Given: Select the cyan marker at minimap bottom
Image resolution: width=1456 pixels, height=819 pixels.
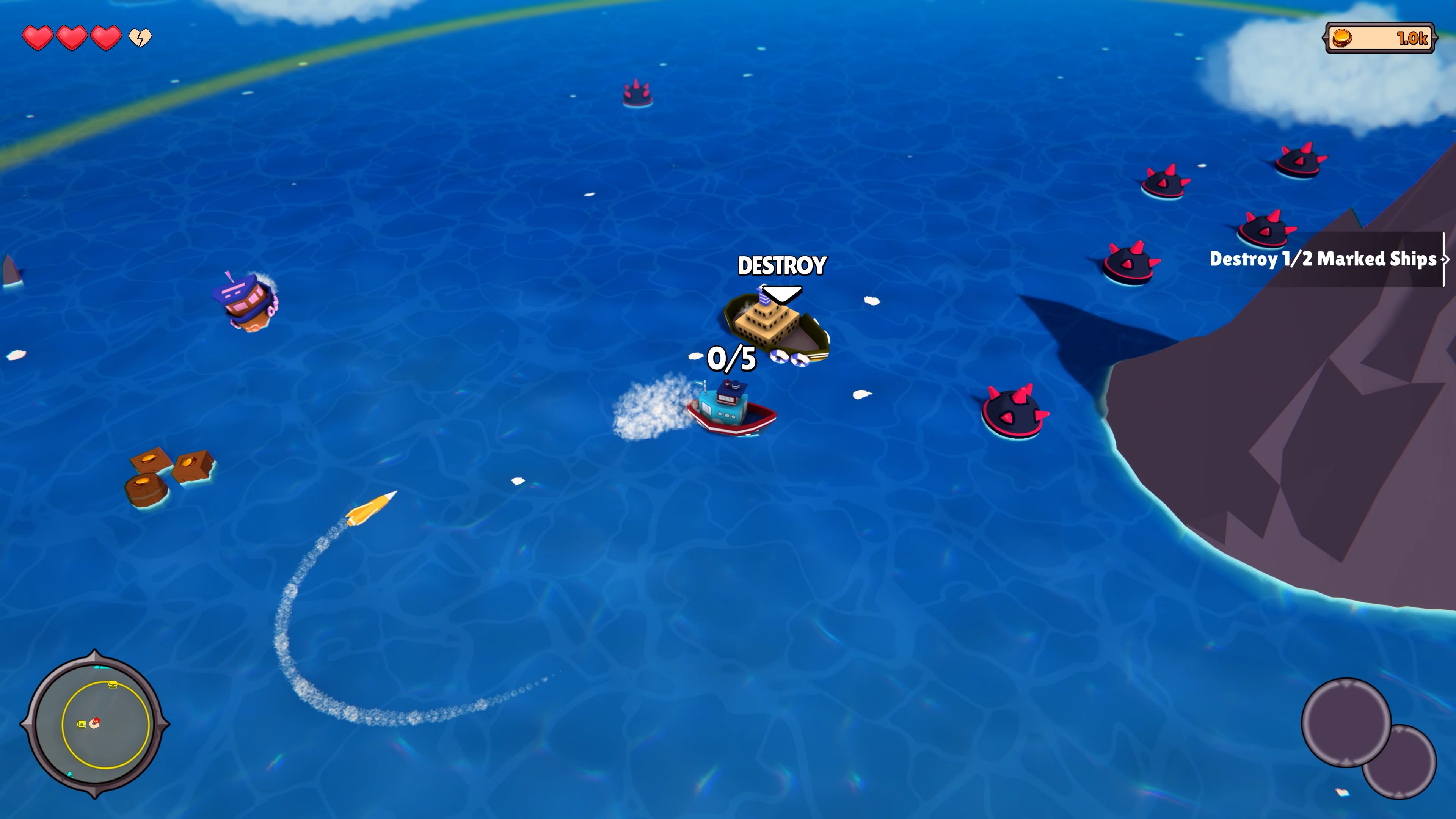Looking at the screenshot, I should pyautogui.click(x=70, y=775).
